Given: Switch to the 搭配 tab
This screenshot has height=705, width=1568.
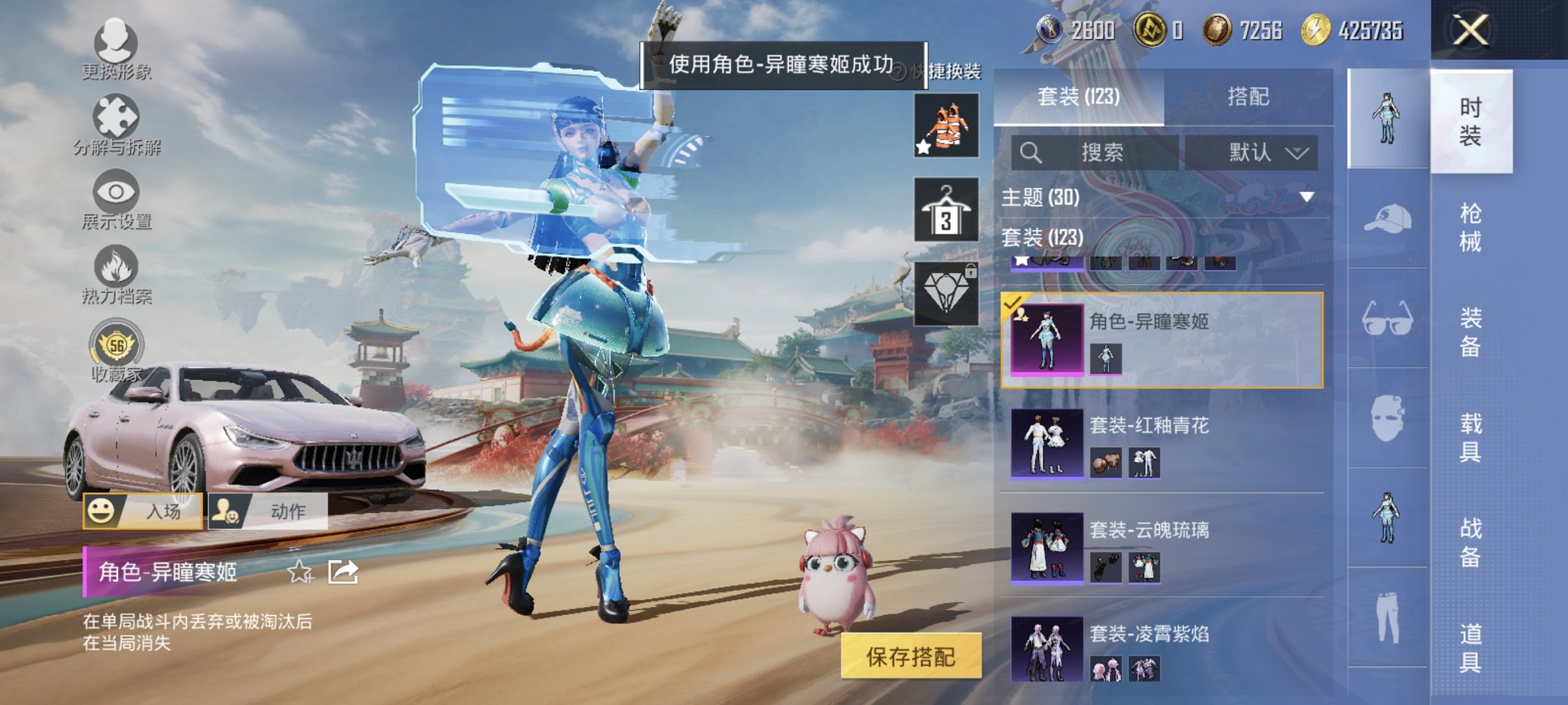Looking at the screenshot, I should click(x=1247, y=97).
